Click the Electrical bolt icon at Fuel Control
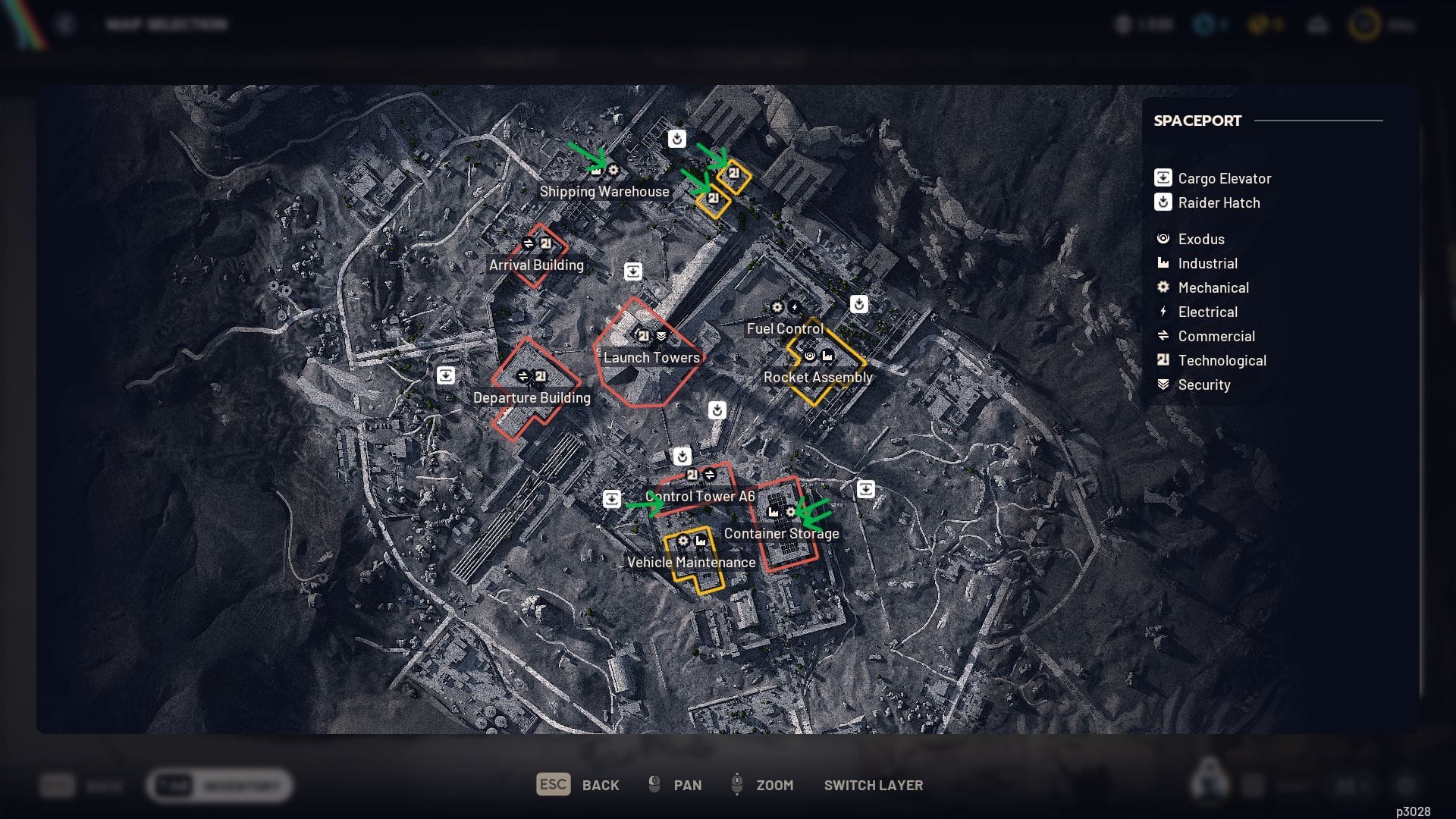Viewport: 1456px width, 819px height. click(795, 306)
